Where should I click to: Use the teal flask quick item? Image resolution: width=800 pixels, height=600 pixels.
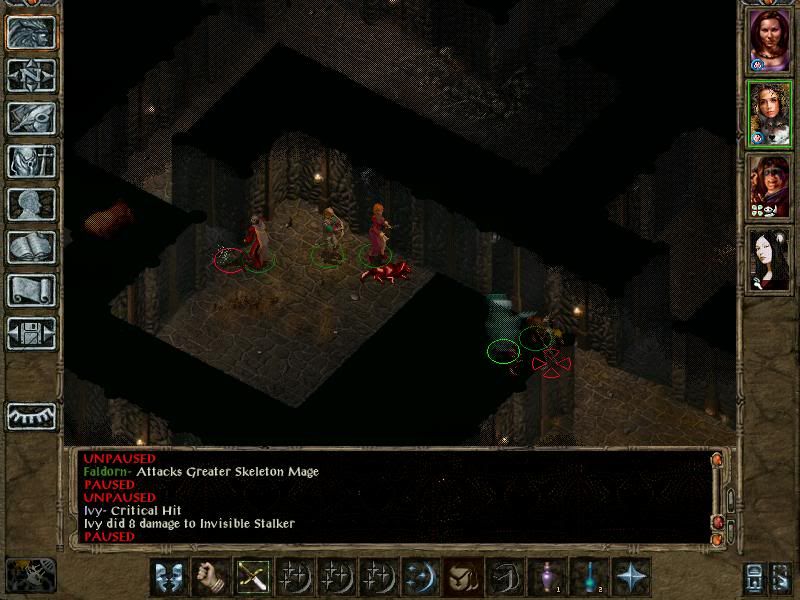coord(590,577)
